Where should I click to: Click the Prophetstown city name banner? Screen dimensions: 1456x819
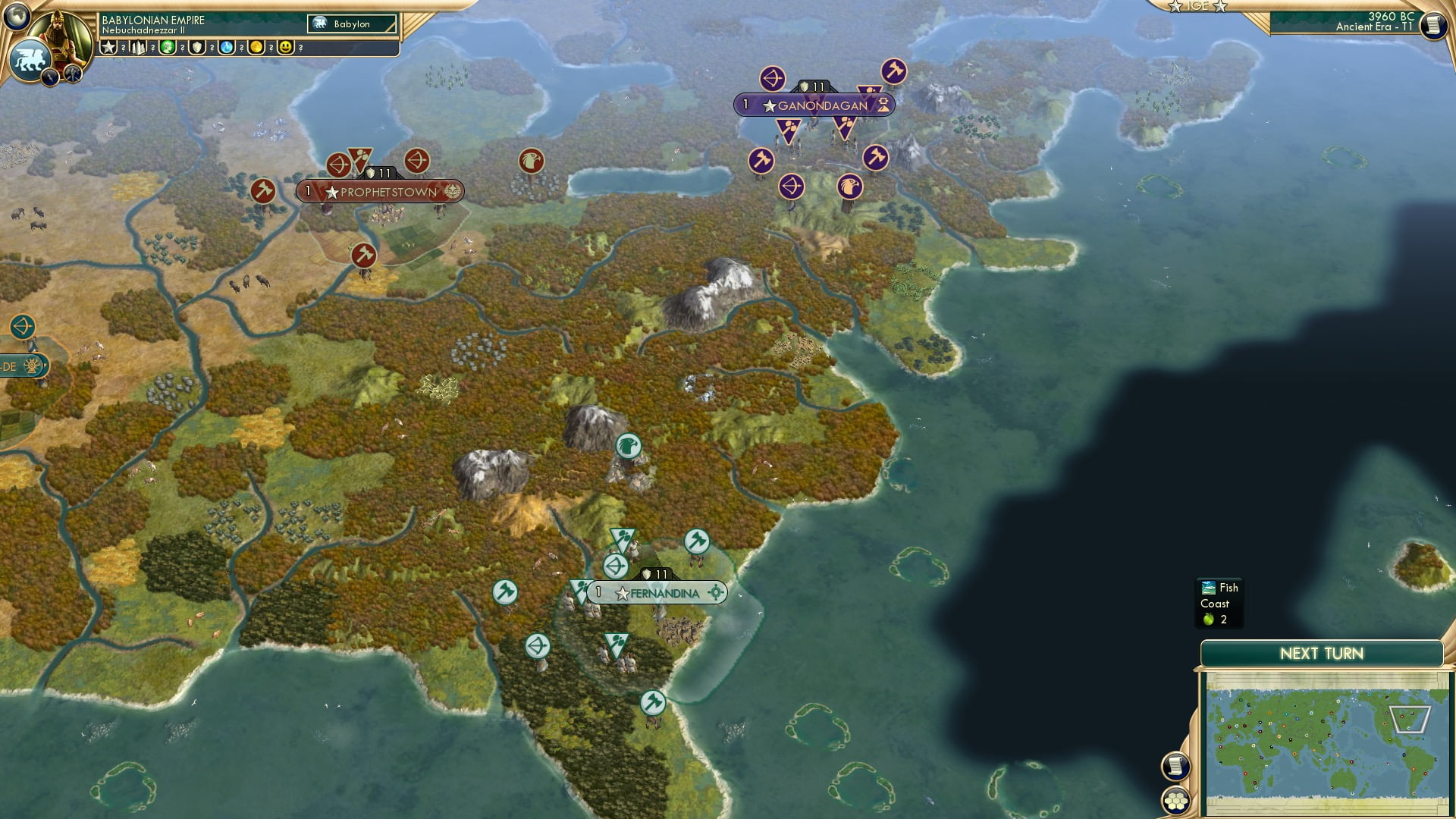(388, 193)
